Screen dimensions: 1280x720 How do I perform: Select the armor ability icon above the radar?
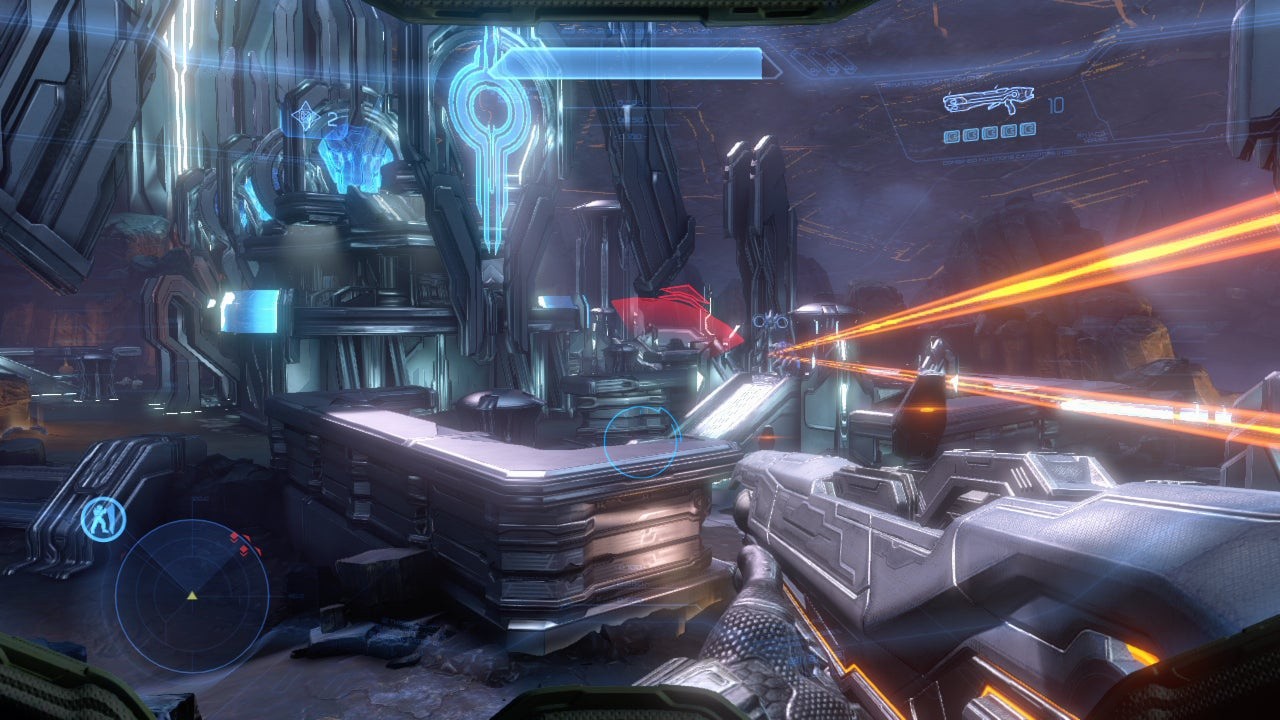(103, 517)
